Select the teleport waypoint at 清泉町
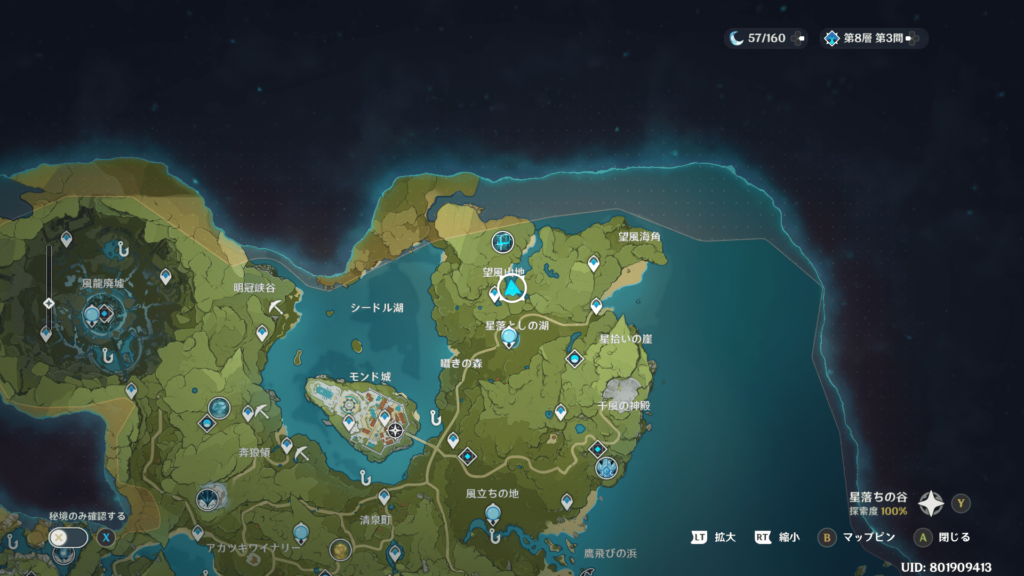This screenshot has height=576, width=1024. [384, 495]
